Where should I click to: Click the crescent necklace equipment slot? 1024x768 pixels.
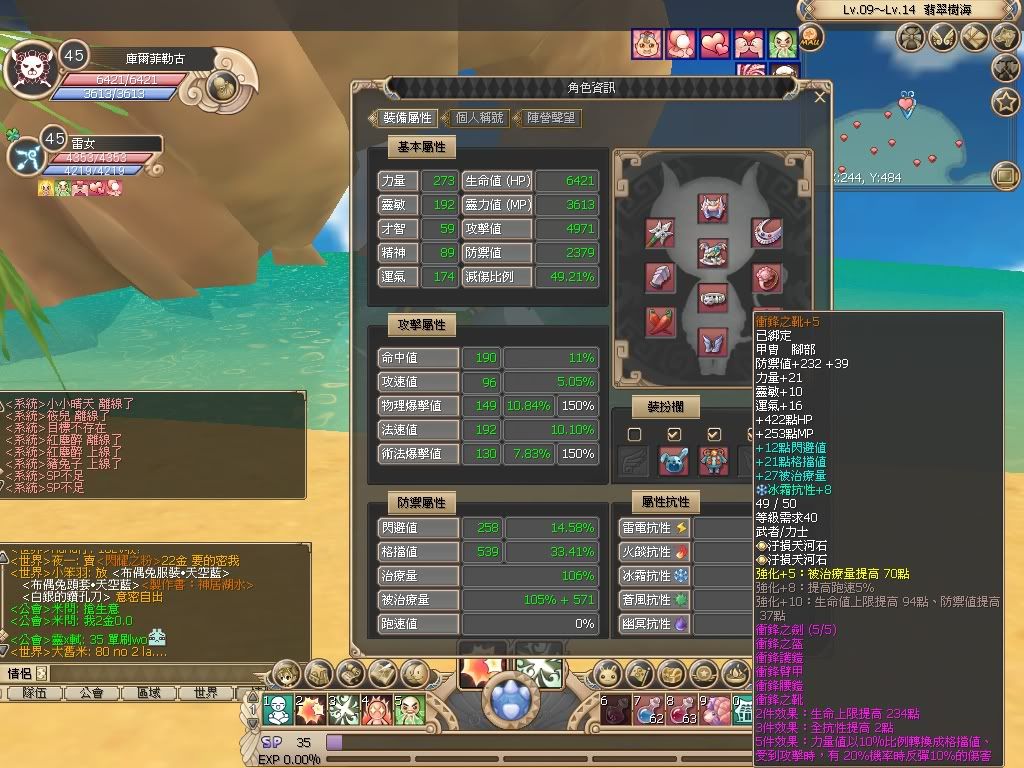point(766,233)
